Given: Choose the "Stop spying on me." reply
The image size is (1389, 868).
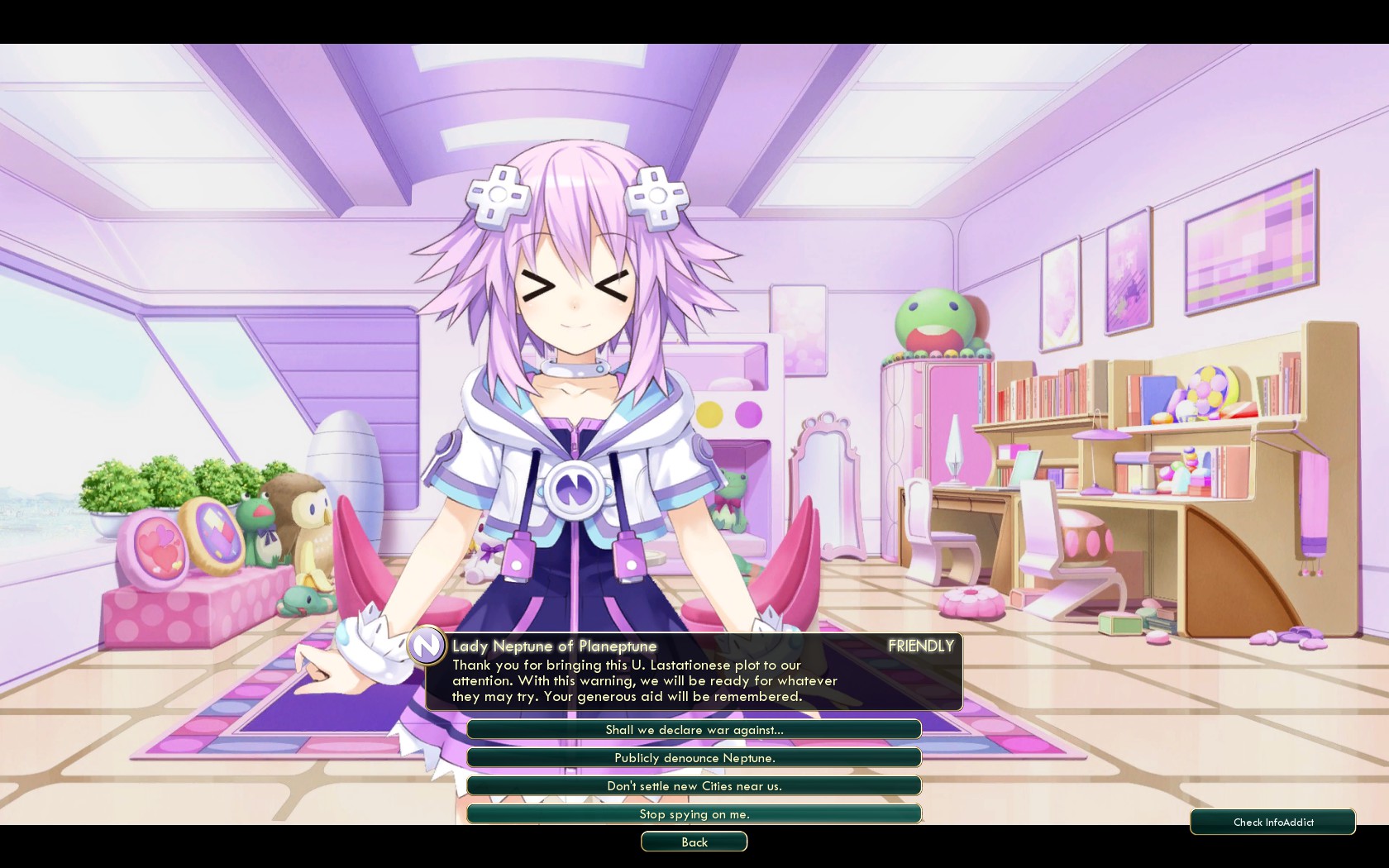Looking at the screenshot, I should coord(694,813).
